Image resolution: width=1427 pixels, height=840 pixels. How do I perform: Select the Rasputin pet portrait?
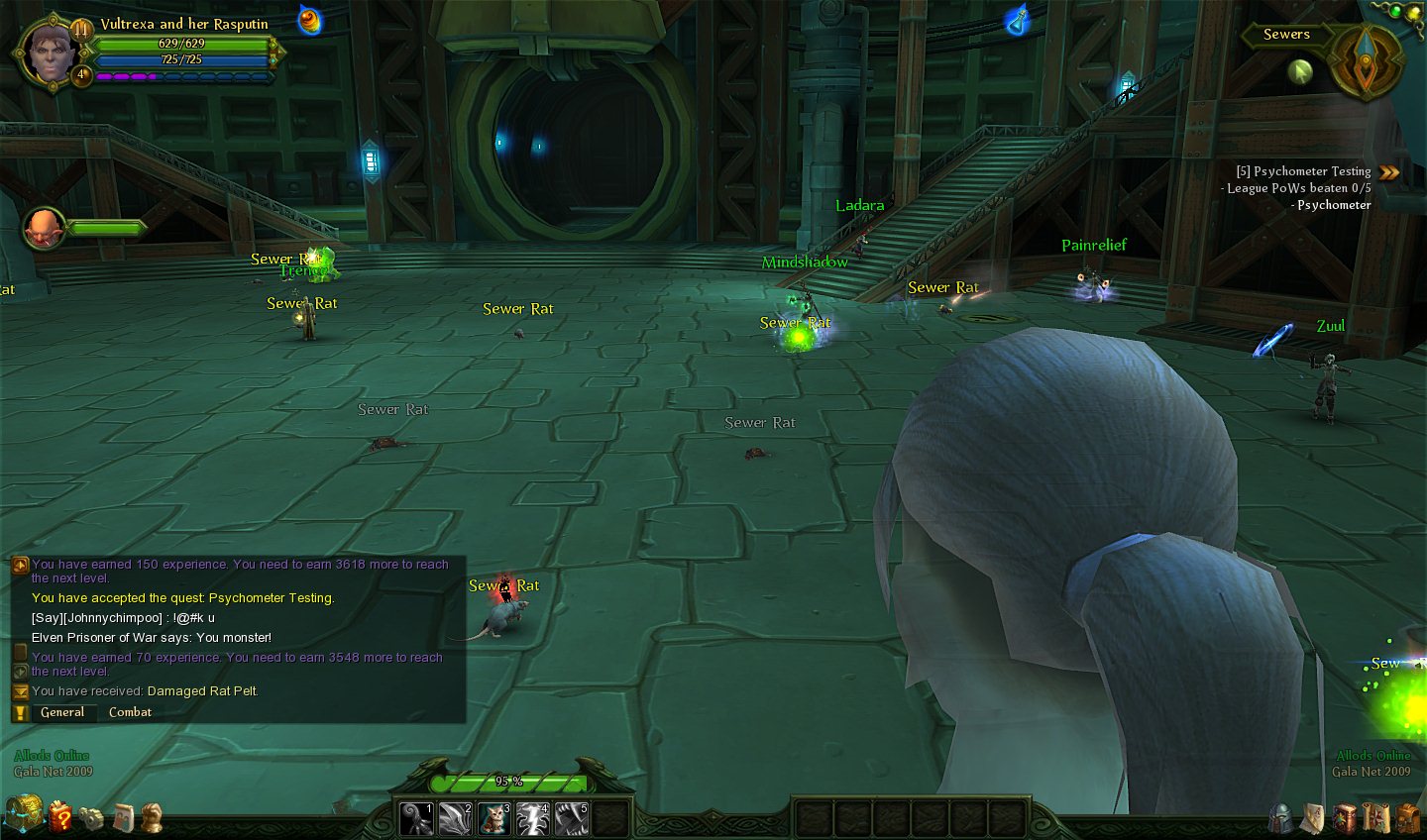(44, 228)
